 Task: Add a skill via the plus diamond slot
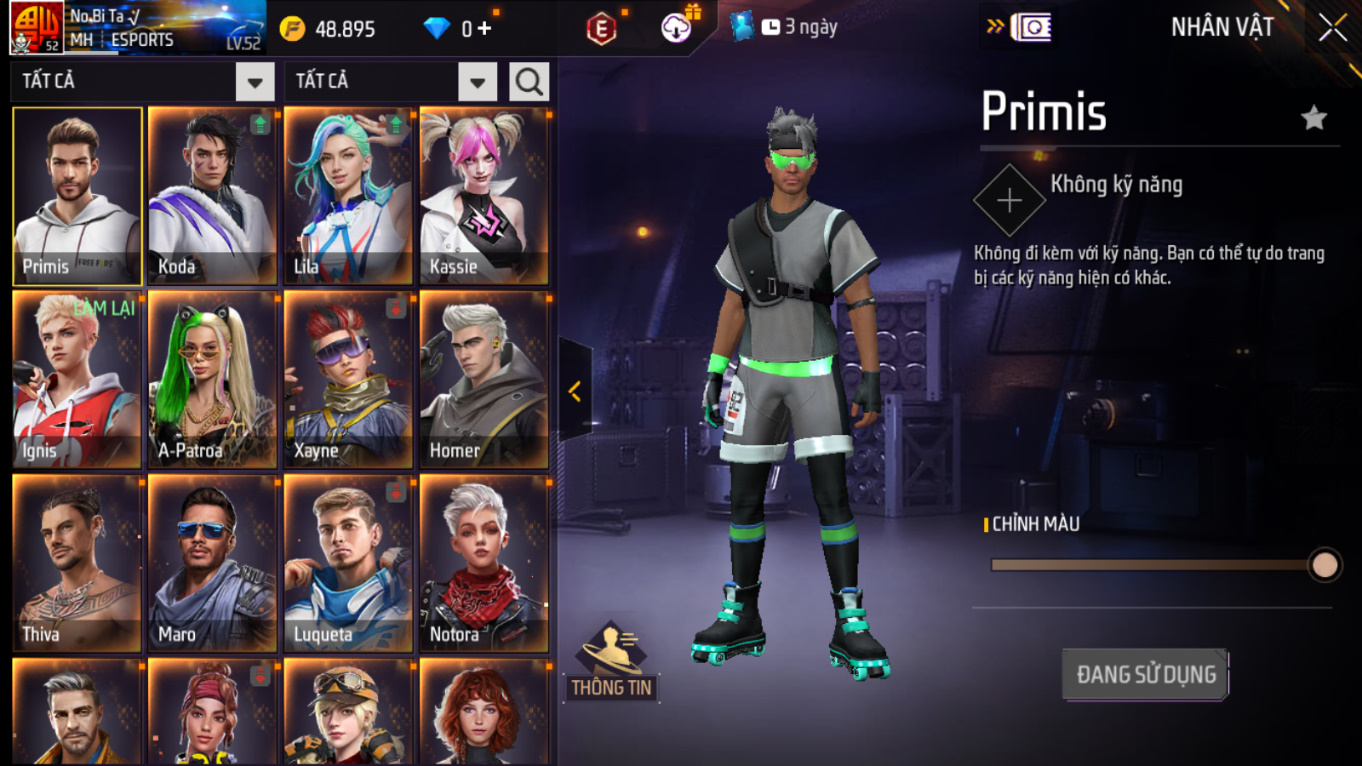[1009, 201]
